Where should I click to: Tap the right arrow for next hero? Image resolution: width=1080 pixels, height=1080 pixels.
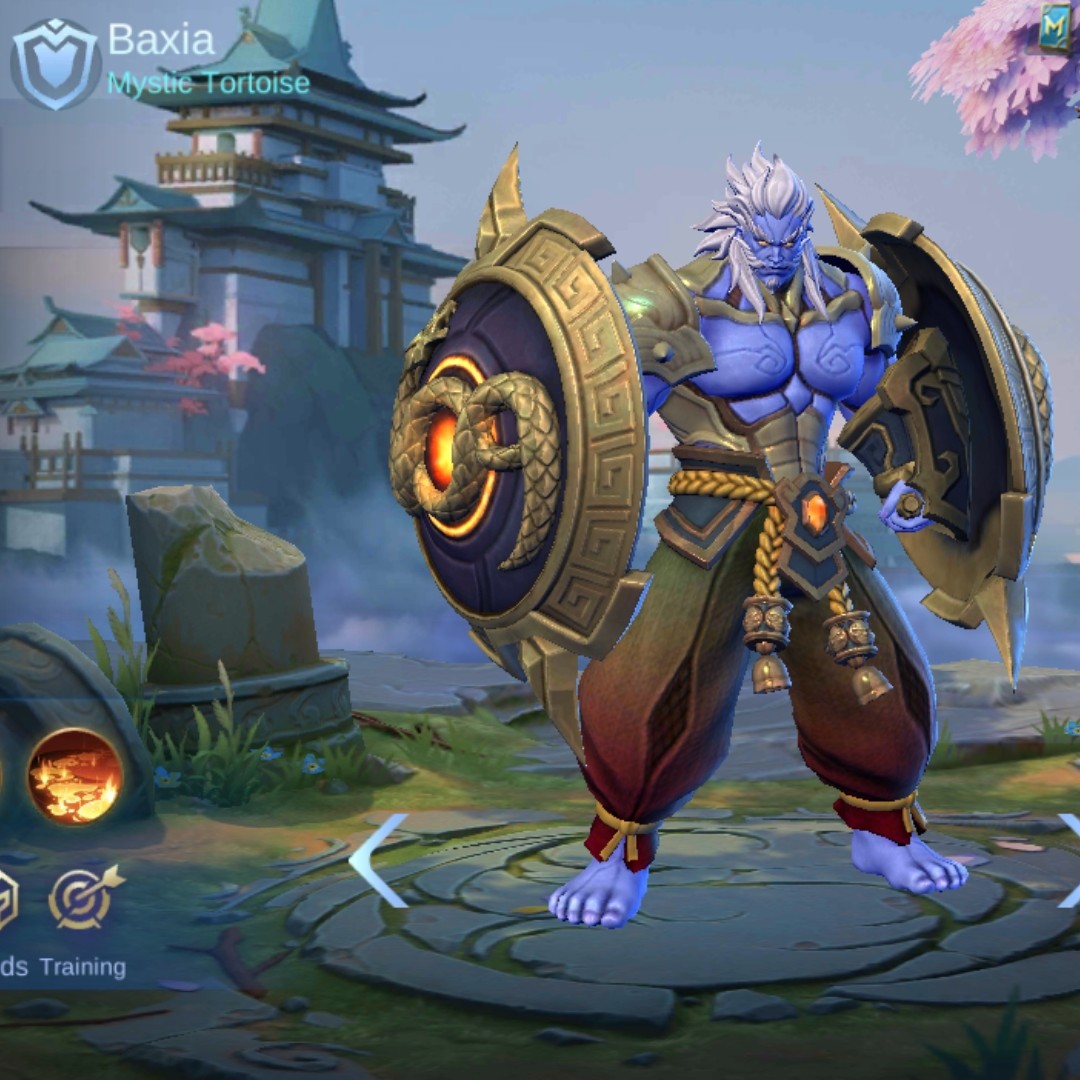(x=1068, y=860)
